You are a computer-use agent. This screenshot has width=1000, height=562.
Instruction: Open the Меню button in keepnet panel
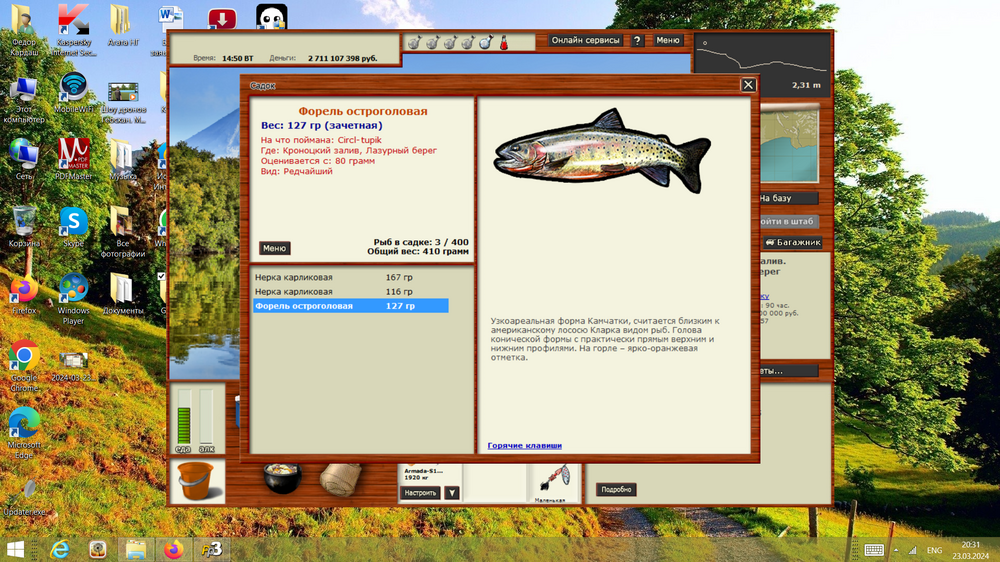[x=275, y=248]
